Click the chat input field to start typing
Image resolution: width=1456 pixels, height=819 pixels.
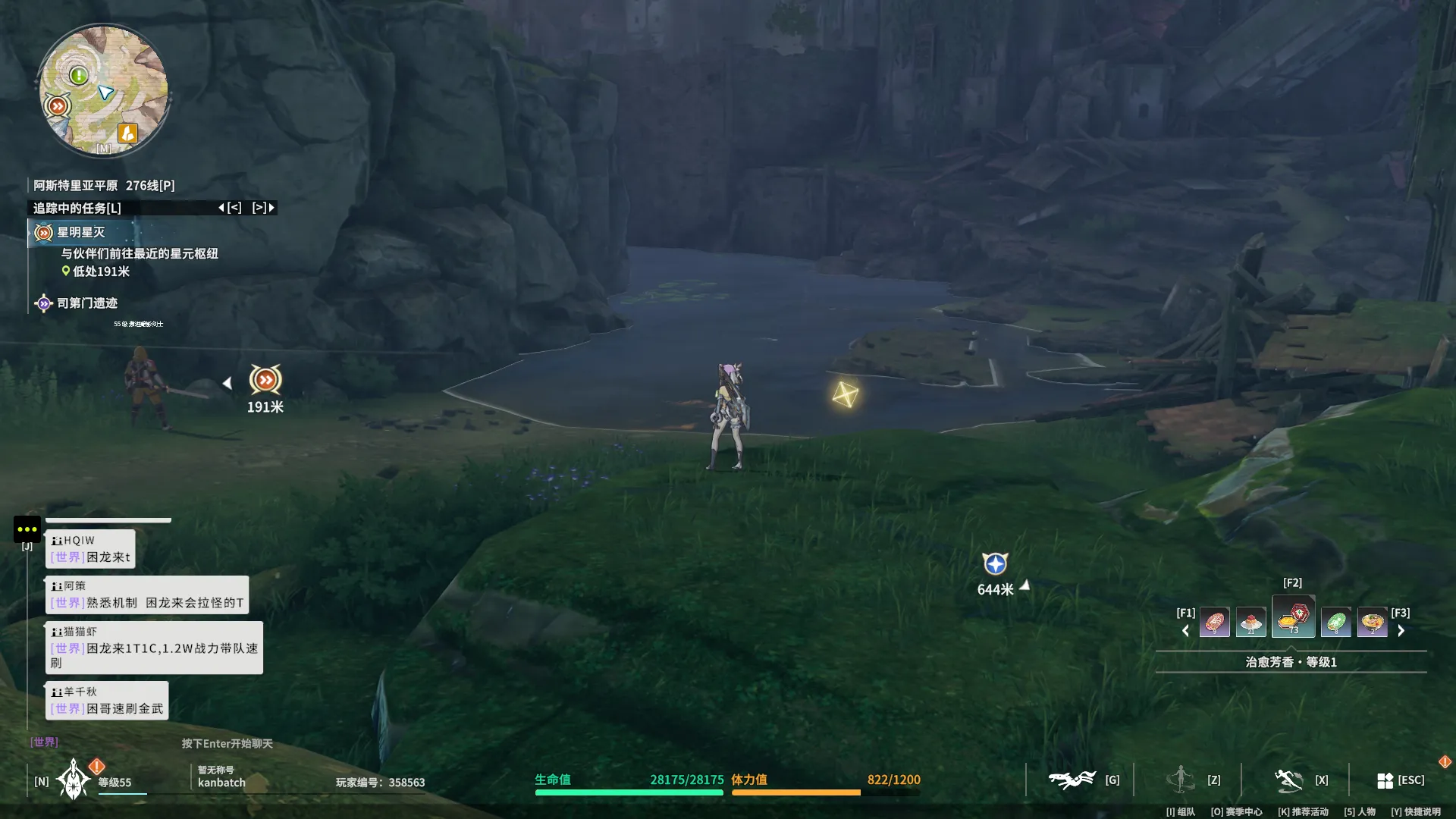tap(227, 743)
